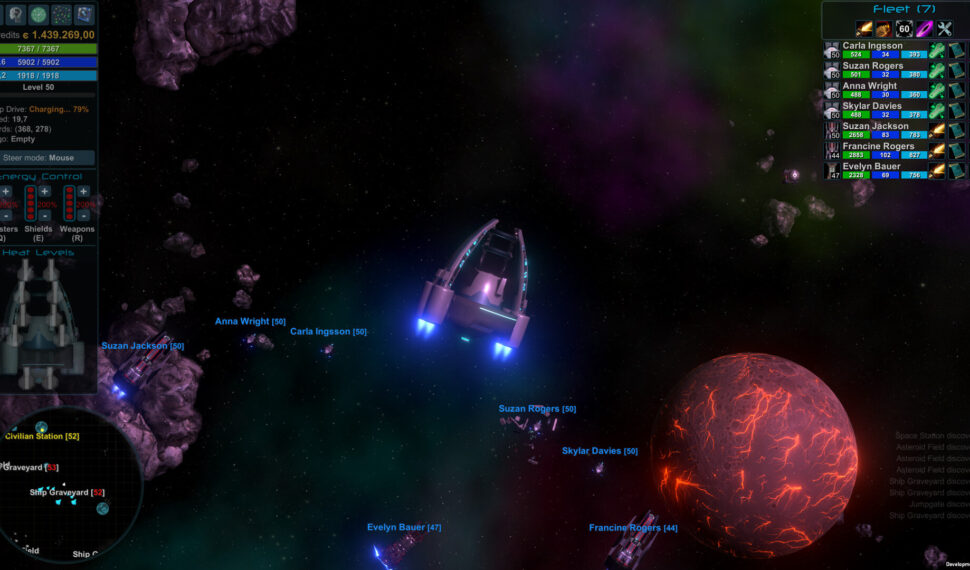Choose Francine Rogers in the fleet list
The height and width of the screenshot is (570, 970).
pos(878,146)
